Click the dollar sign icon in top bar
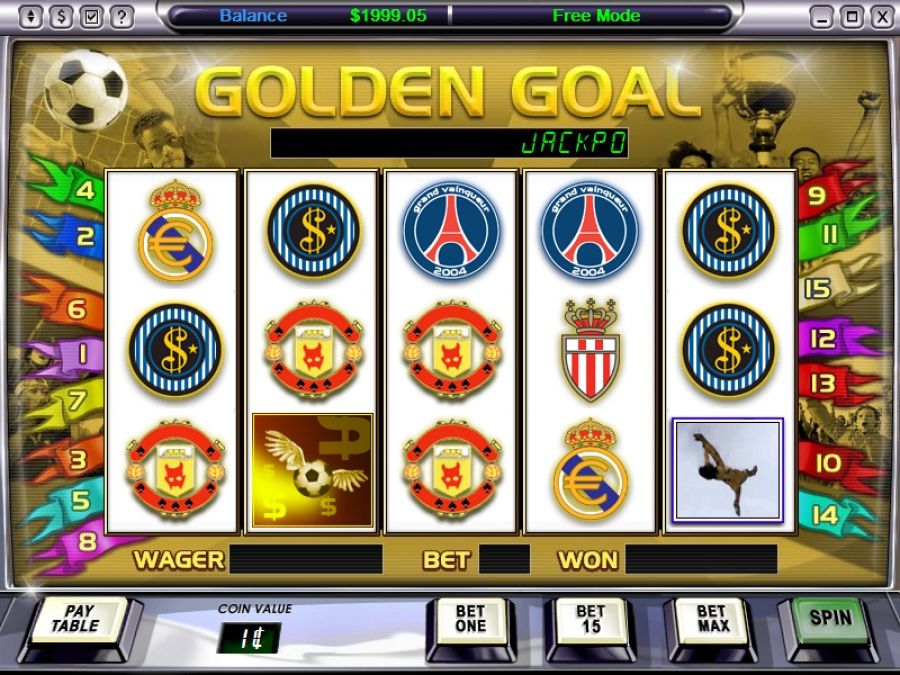Screen dimensions: 900x675 coord(61,17)
